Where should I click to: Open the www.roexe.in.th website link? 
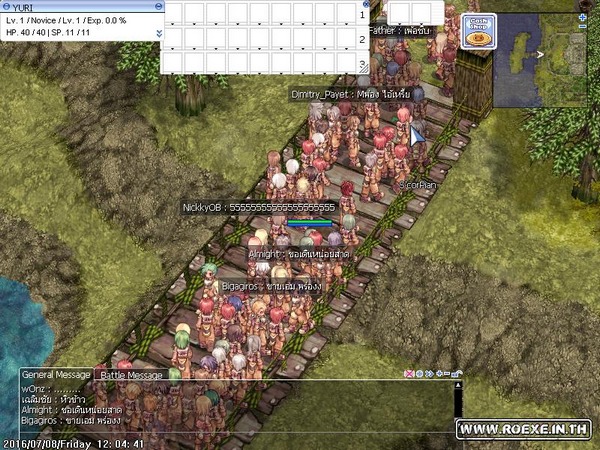(x=523, y=428)
